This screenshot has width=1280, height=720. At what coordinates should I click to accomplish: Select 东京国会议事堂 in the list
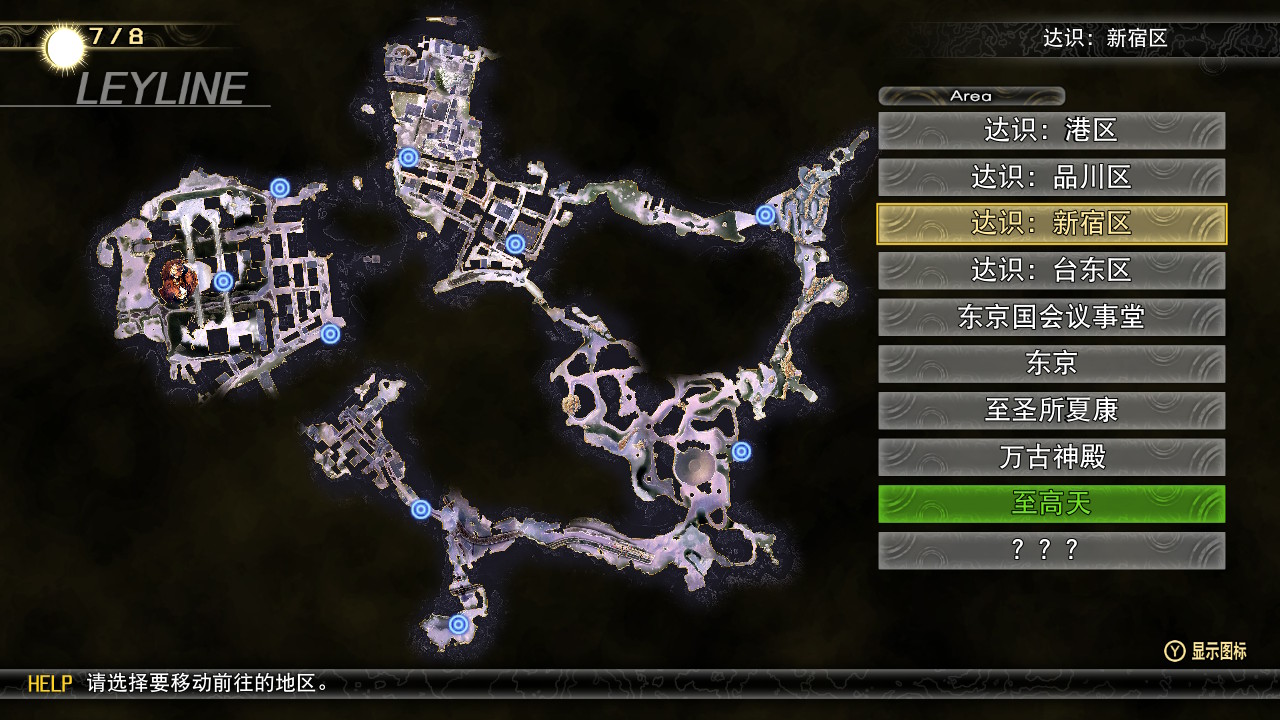1051,317
